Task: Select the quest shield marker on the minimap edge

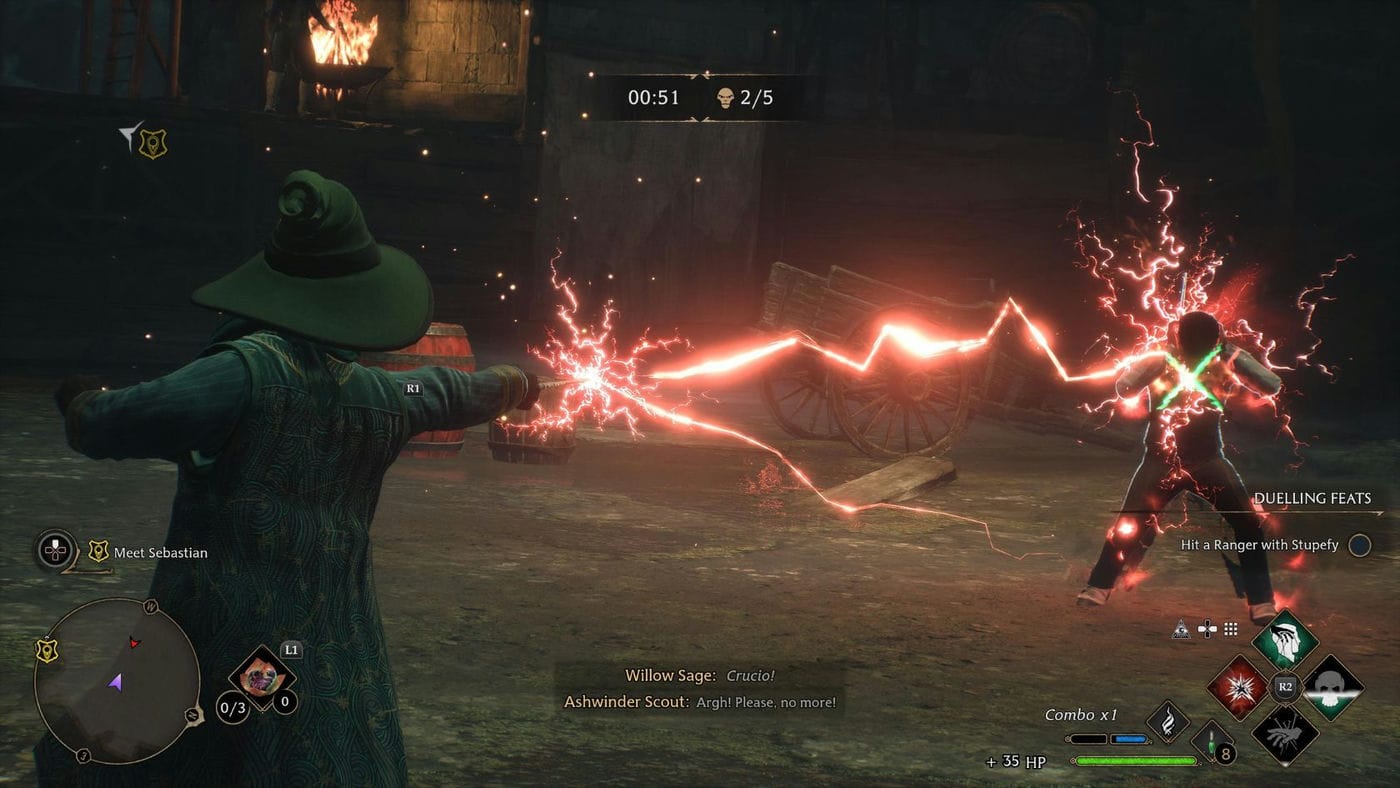Action: (46, 651)
